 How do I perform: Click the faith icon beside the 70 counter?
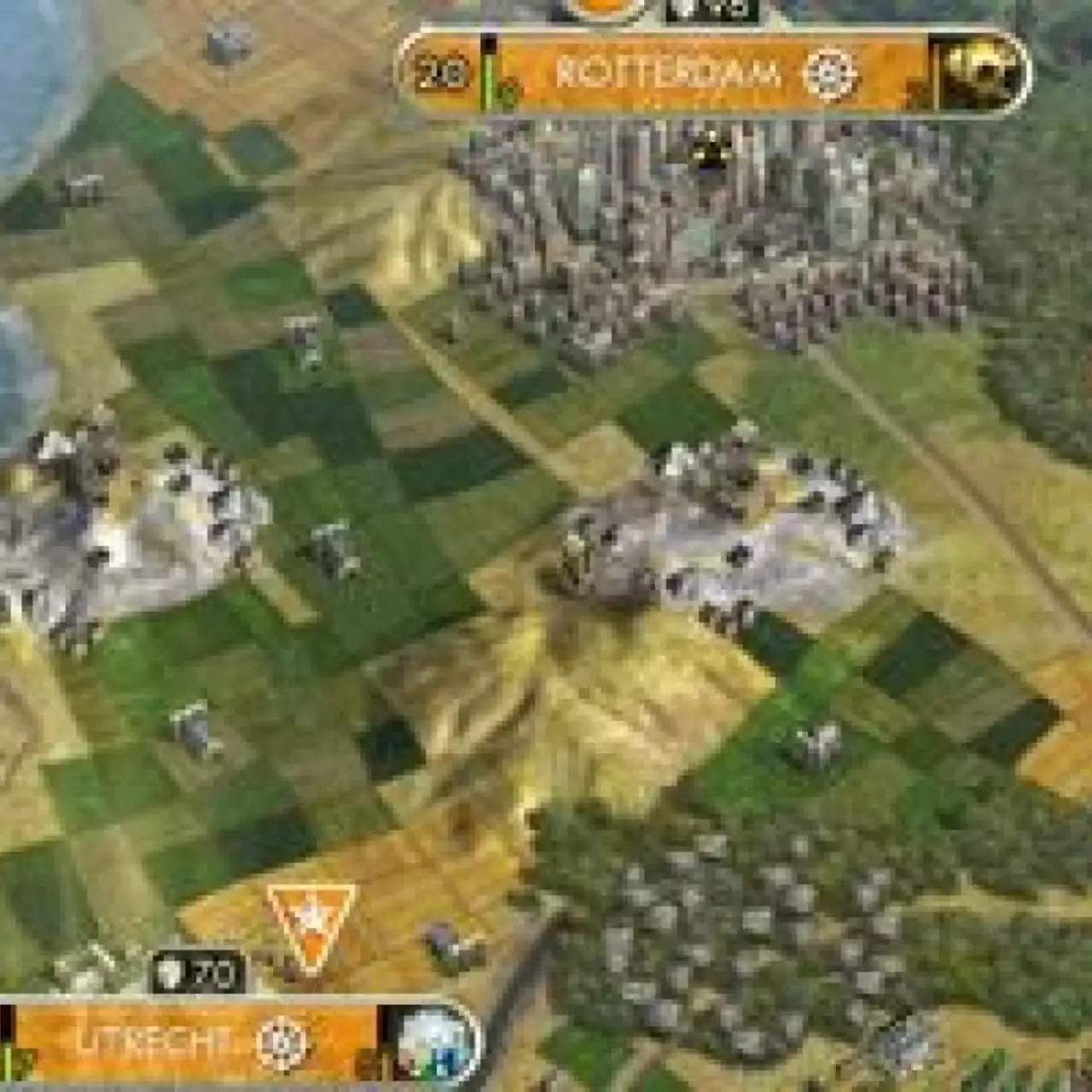coord(171,973)
